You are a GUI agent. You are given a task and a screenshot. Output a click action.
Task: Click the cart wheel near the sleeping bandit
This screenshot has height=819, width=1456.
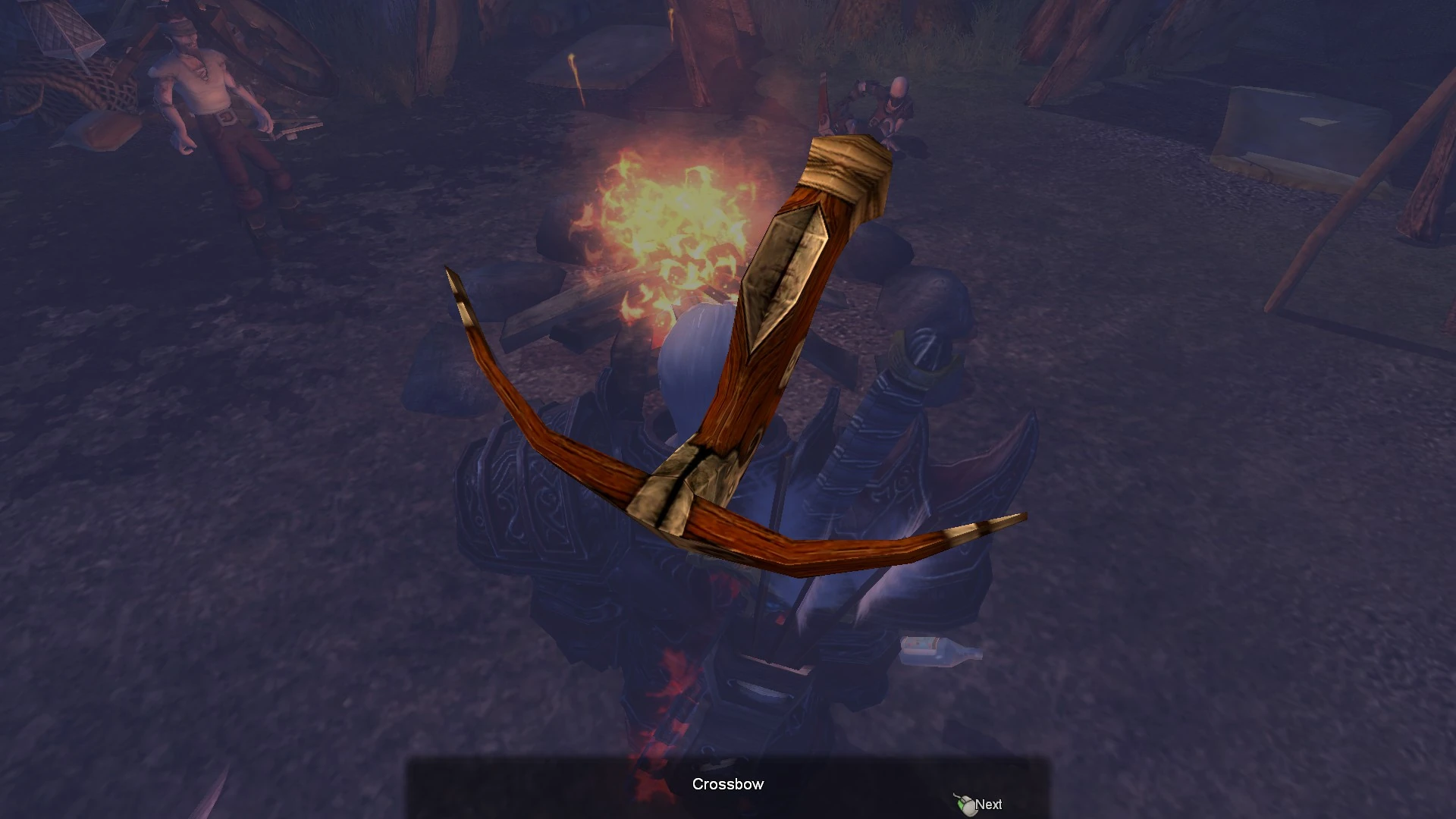[303, 61]
